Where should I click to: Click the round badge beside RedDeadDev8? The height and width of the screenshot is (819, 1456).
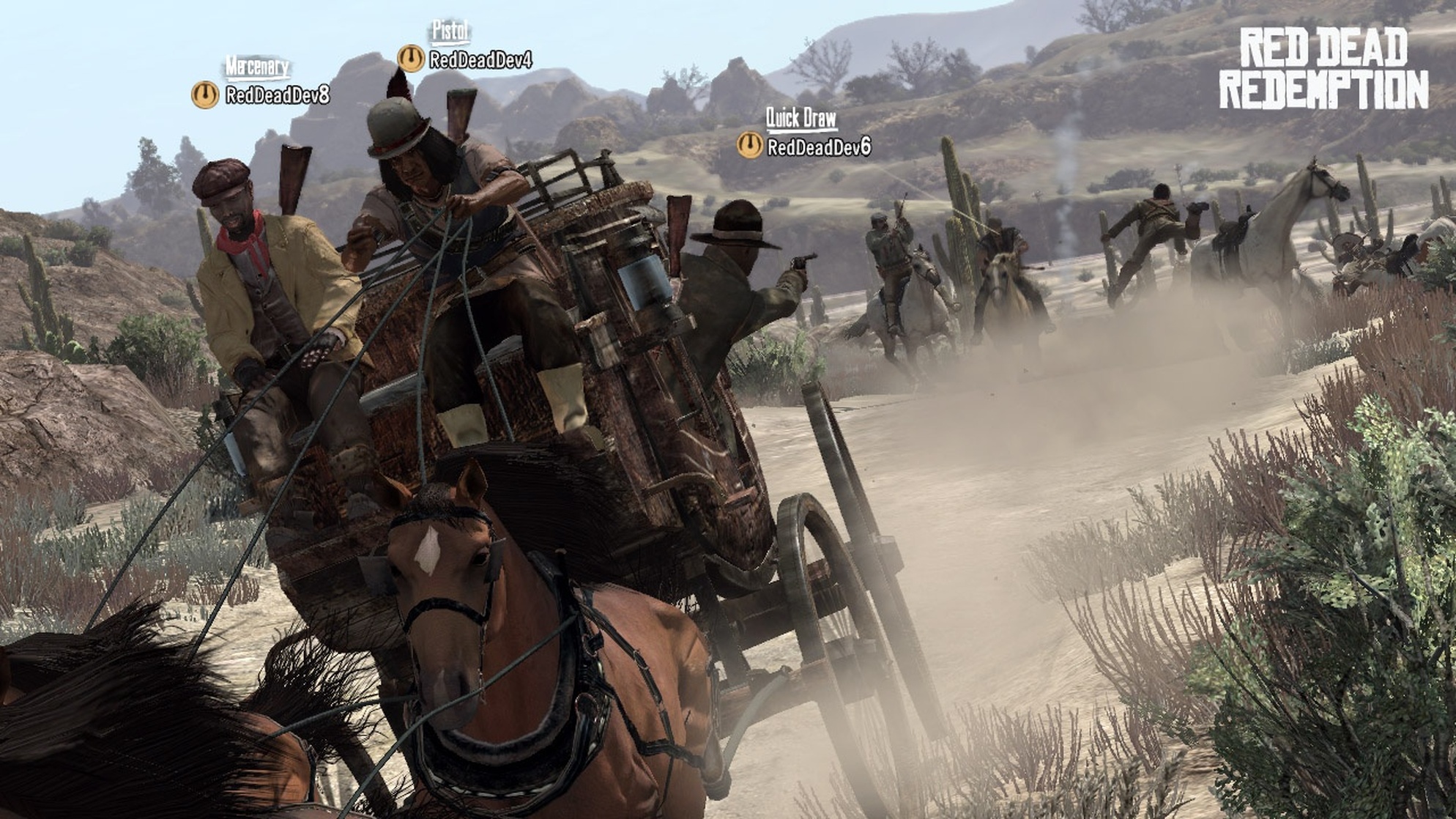pos(205,95)
